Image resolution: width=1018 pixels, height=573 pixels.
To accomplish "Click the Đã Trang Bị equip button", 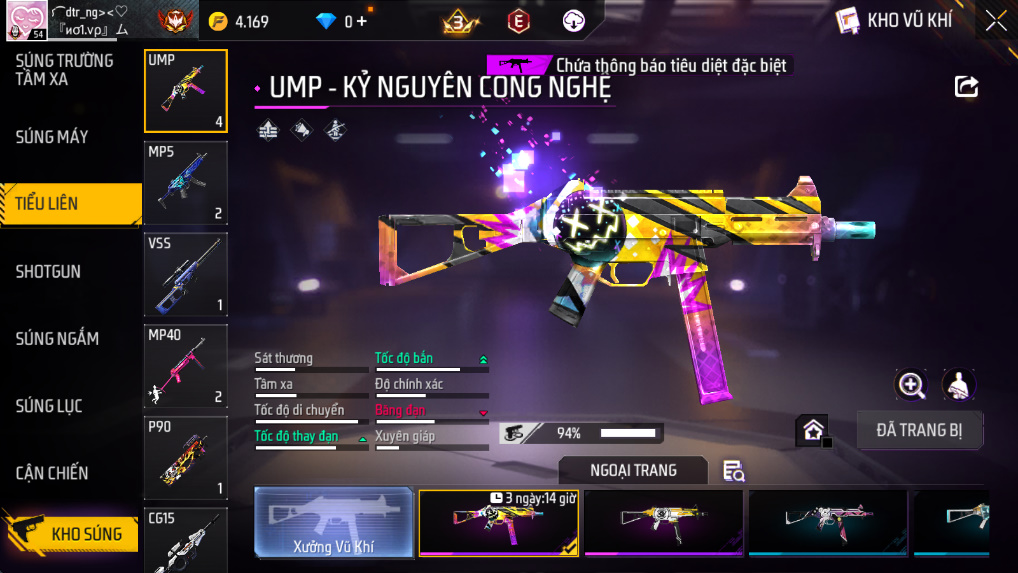I will click(x=921, y=431).
